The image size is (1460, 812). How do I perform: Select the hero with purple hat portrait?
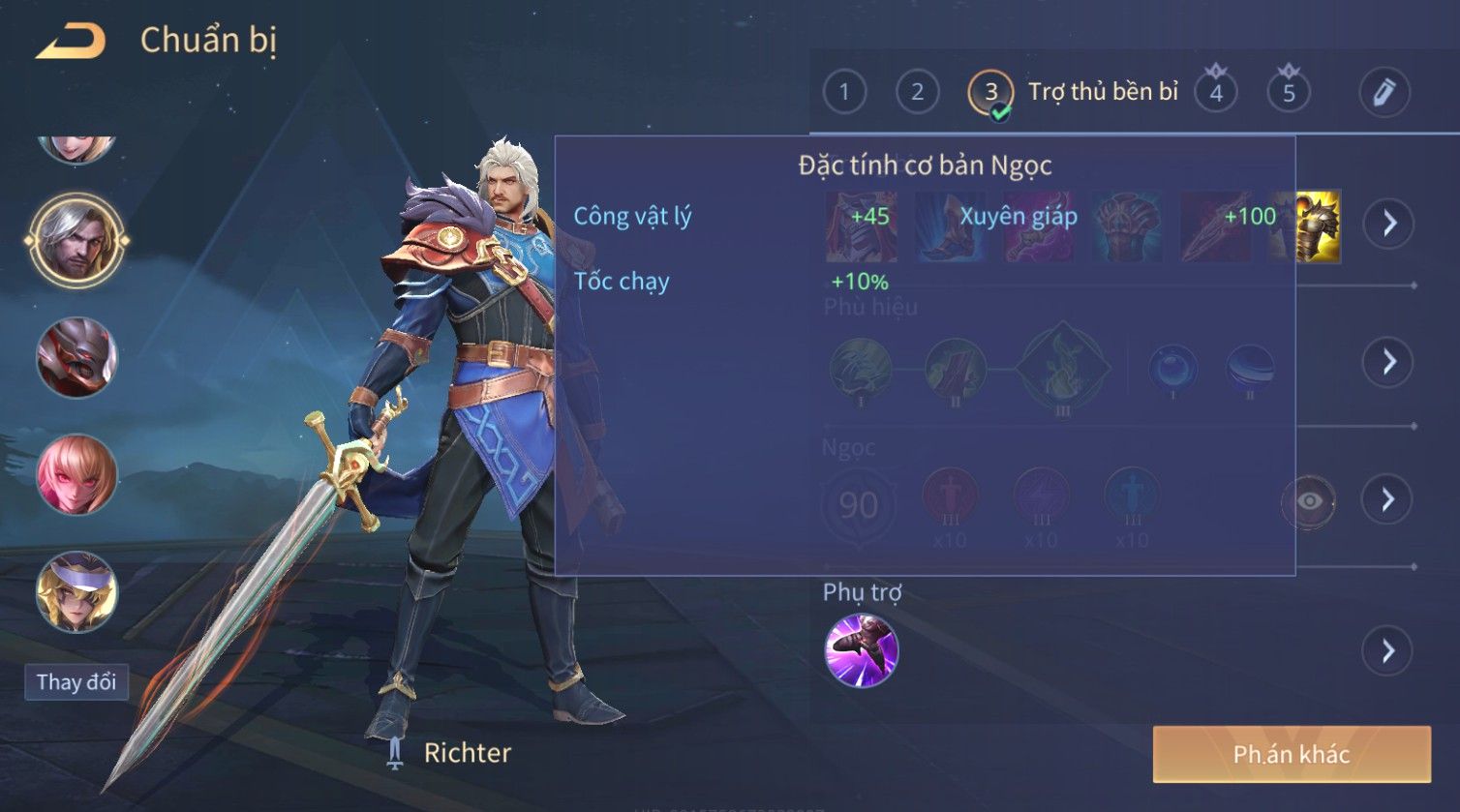76,590
